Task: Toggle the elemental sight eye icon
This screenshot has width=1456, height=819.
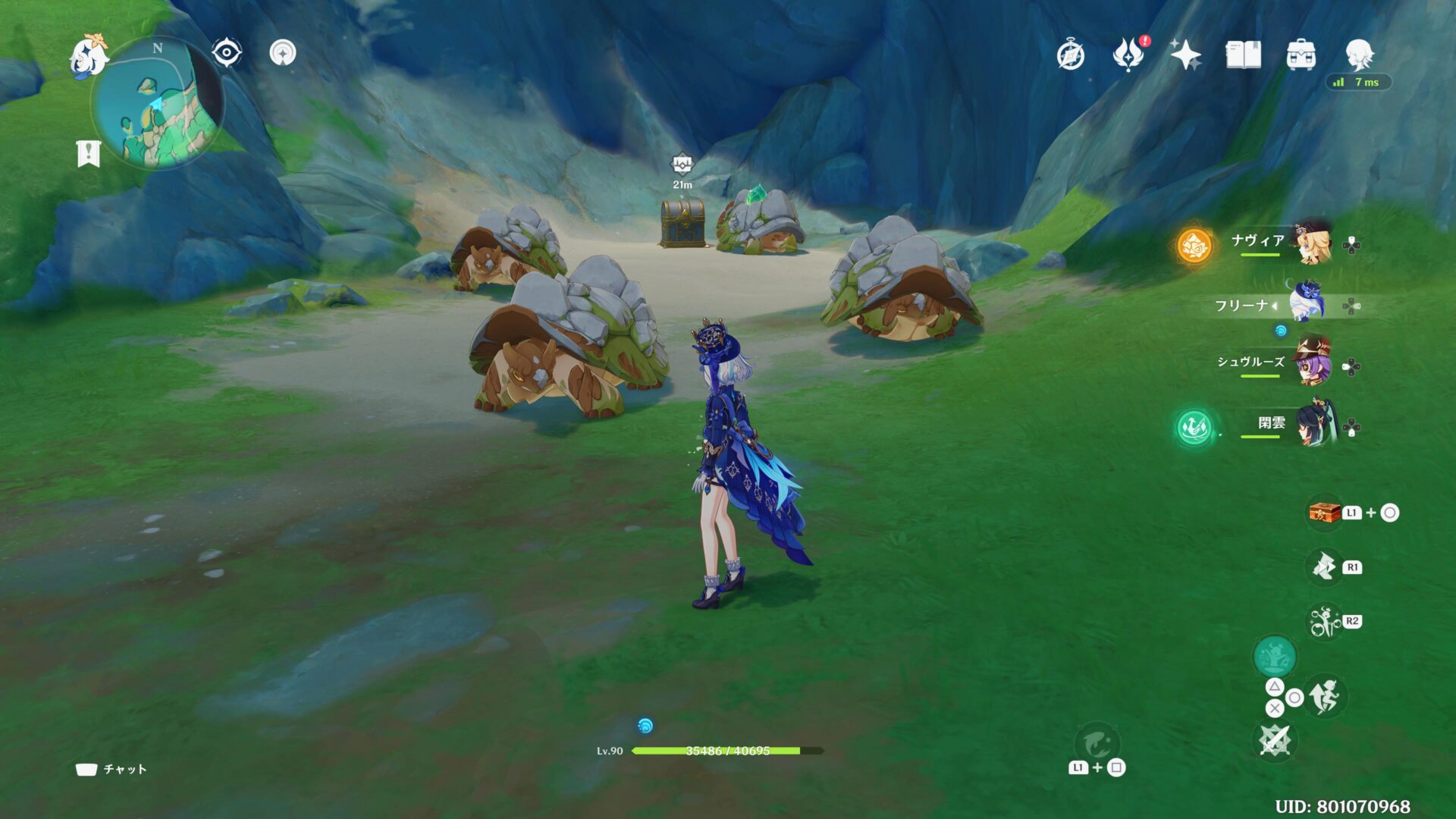Action: (226, 53)
